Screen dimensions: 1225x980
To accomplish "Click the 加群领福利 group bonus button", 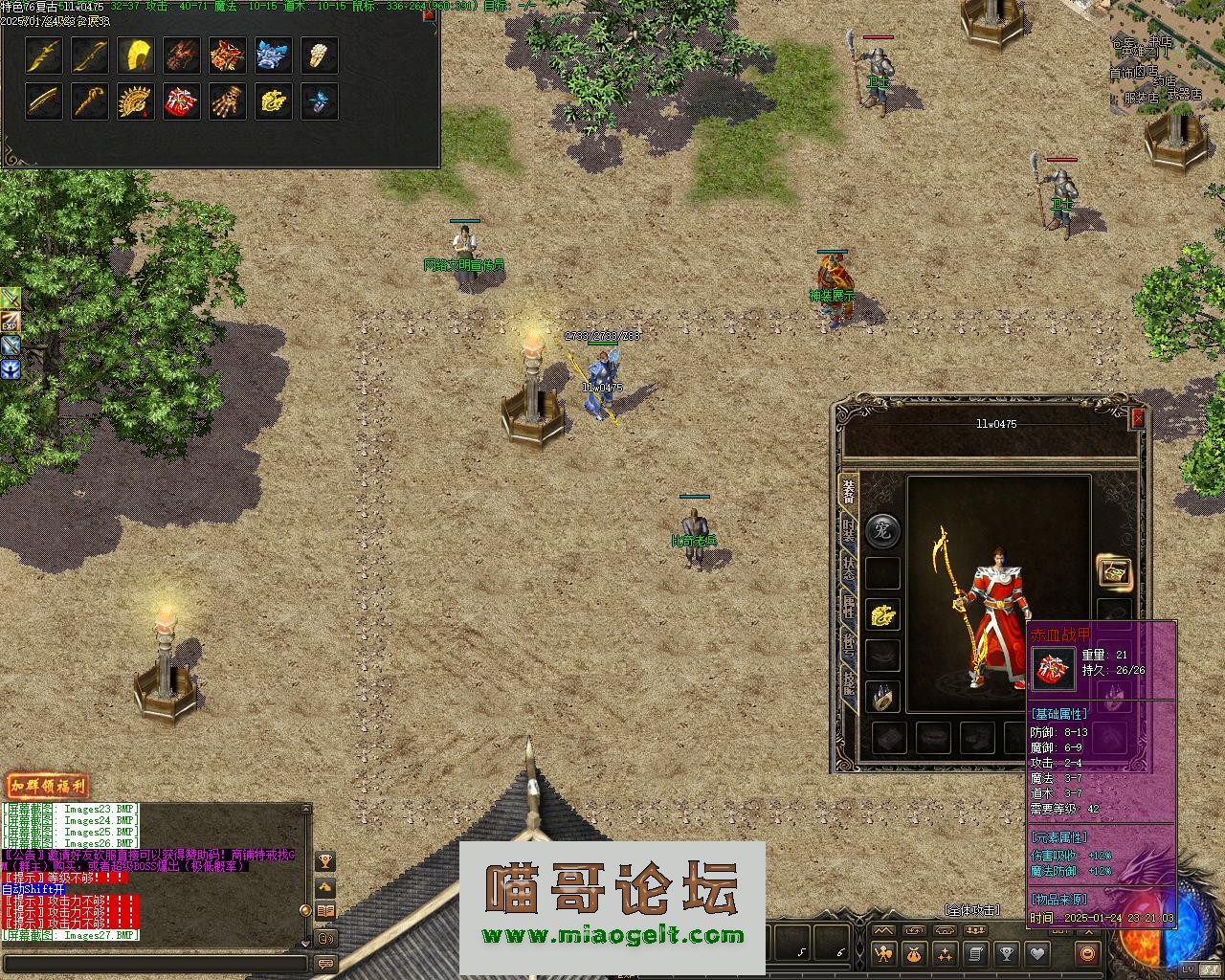I will pos(46,787).
